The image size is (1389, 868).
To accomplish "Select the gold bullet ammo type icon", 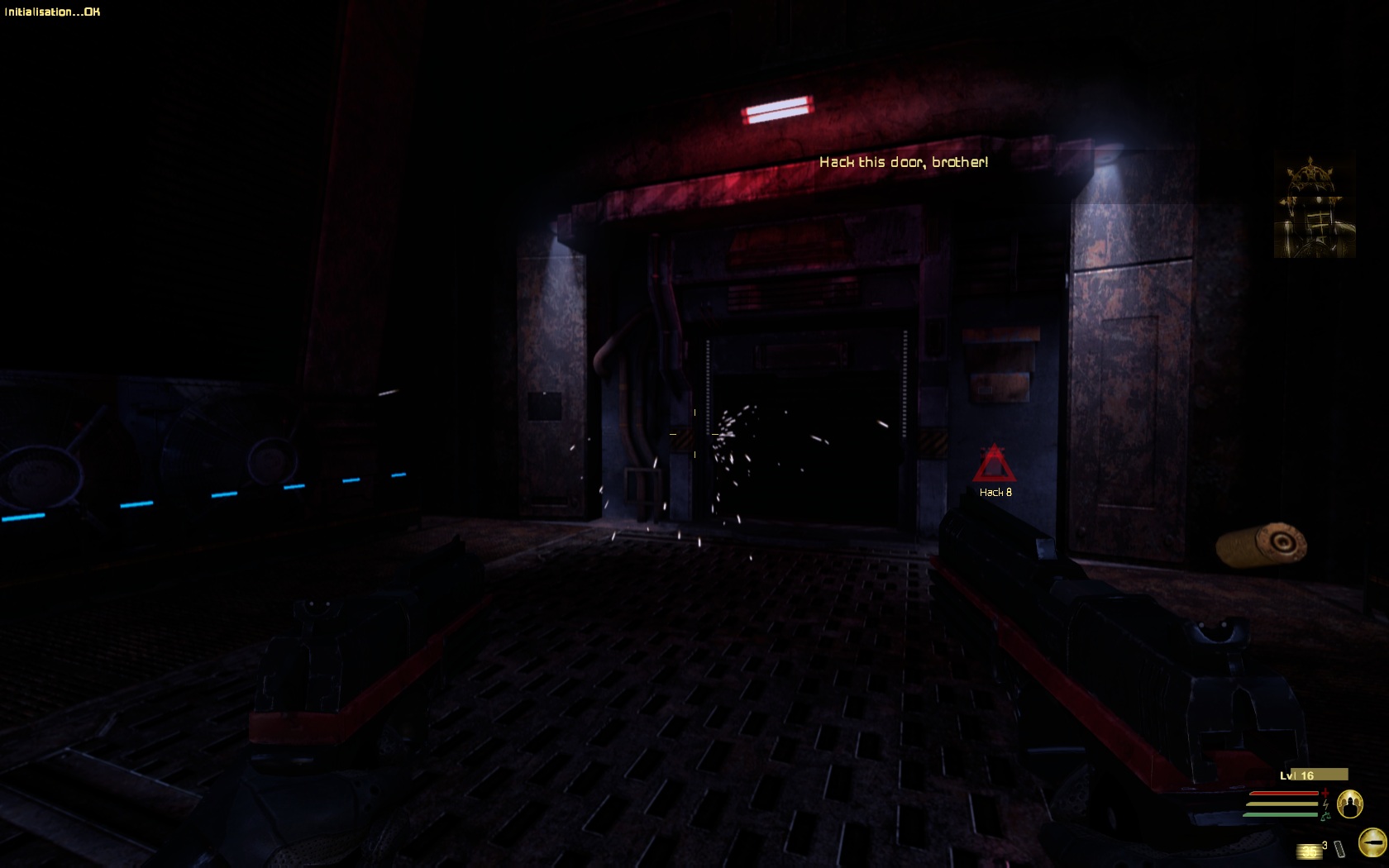I will [x=1372, y=842].
